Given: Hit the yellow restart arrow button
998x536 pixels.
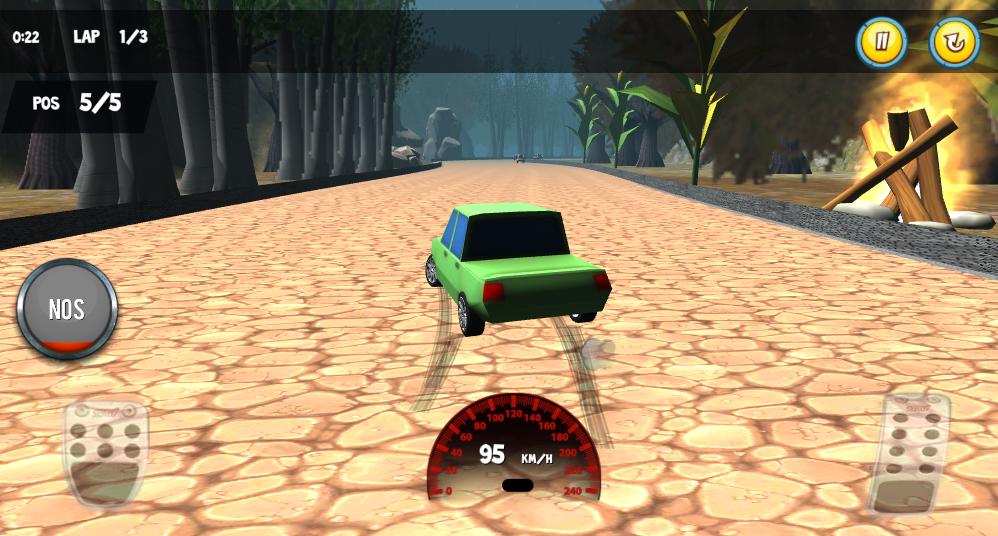Looking at the screenshot, I should [x=954, y=43].
